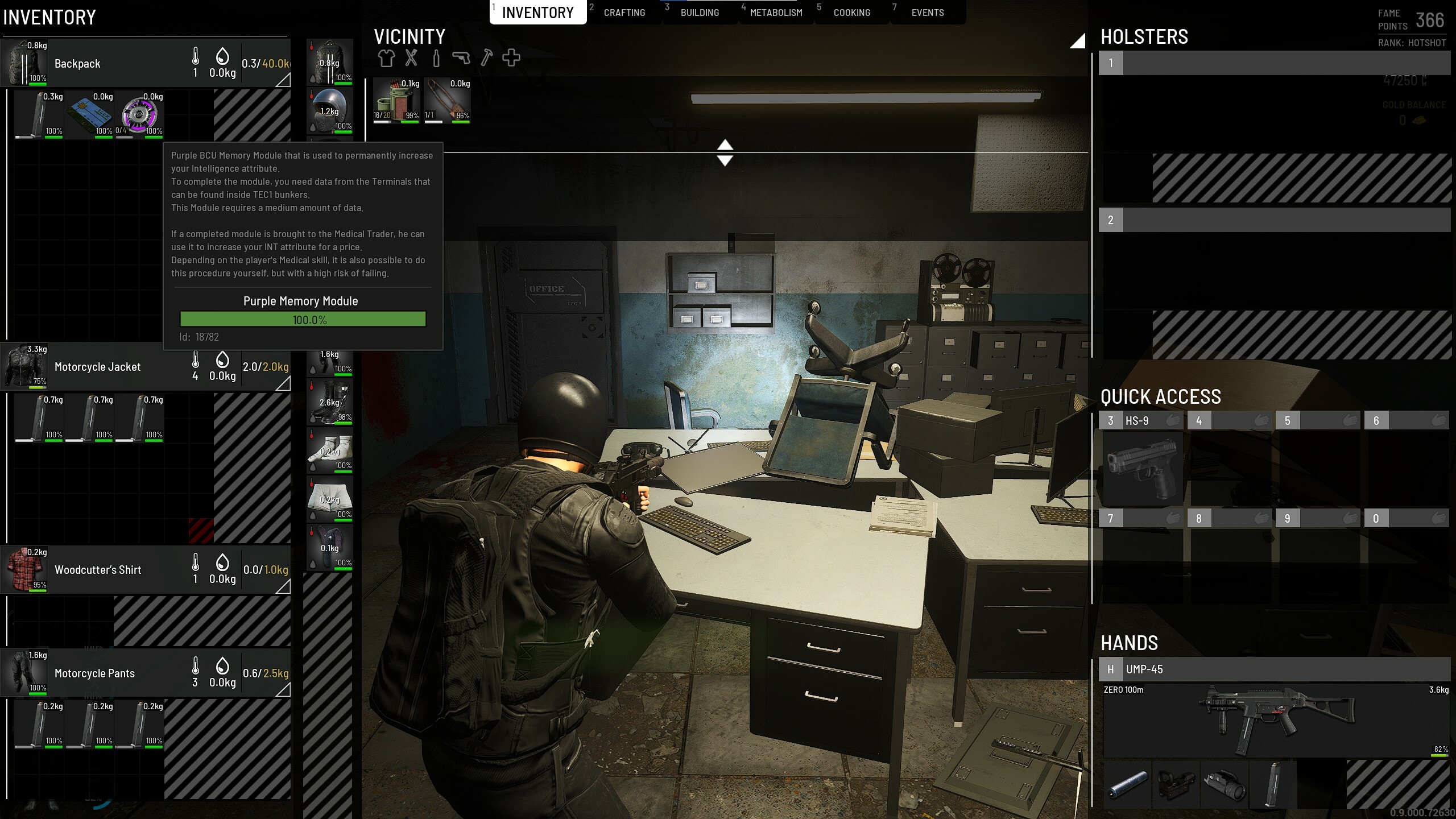Screen dimensions: 1456x819
Task: Select the Purple Memory Module item
Action: click(139, 114)
